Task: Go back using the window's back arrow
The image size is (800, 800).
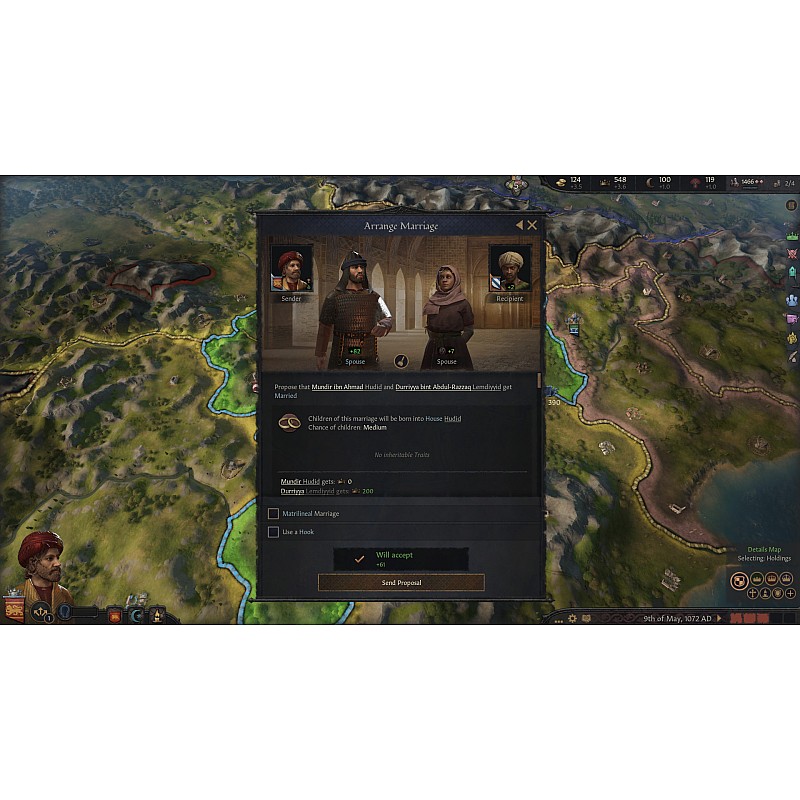Action: point(519,225)
